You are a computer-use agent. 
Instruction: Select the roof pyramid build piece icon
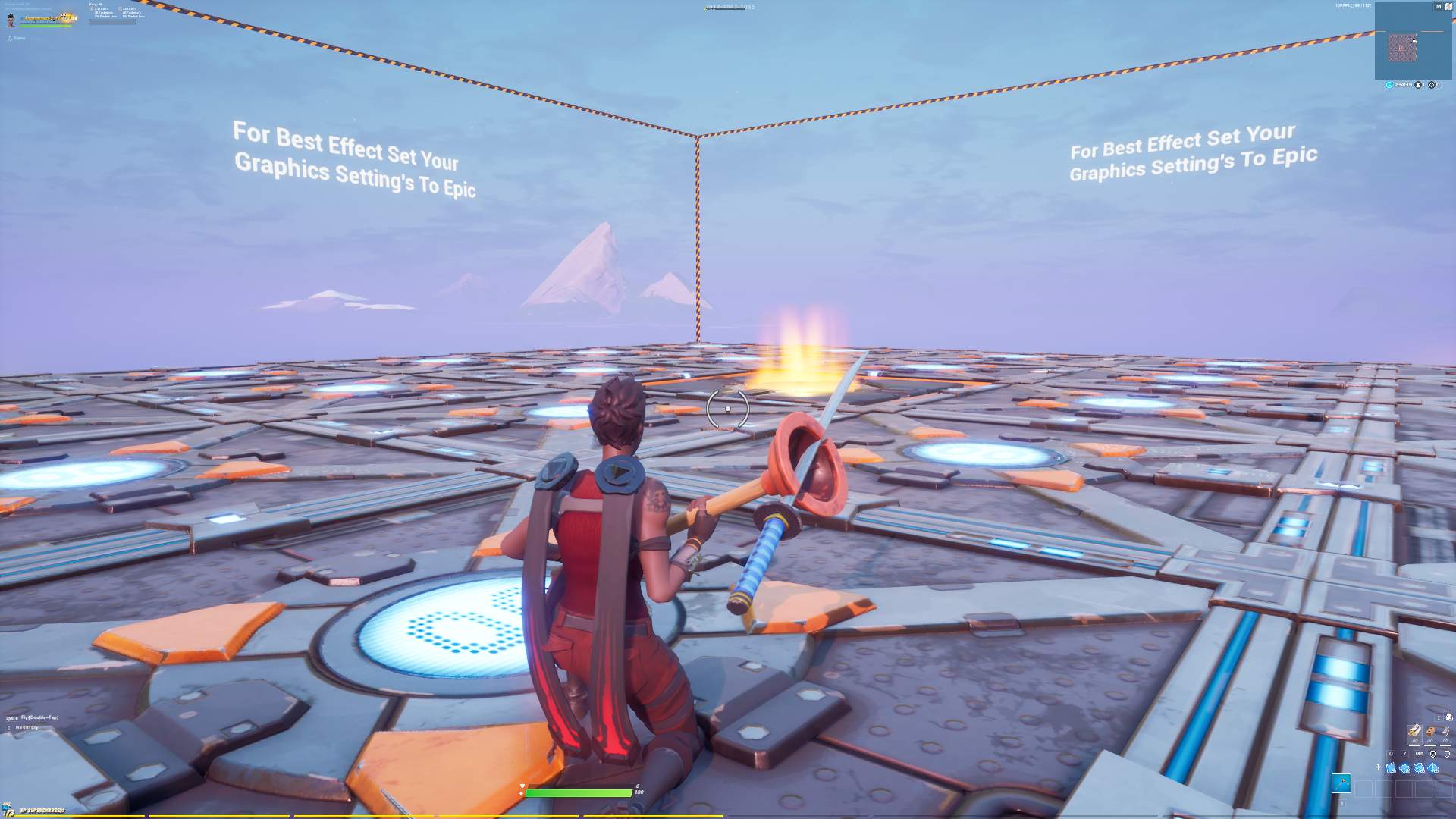1432,768
